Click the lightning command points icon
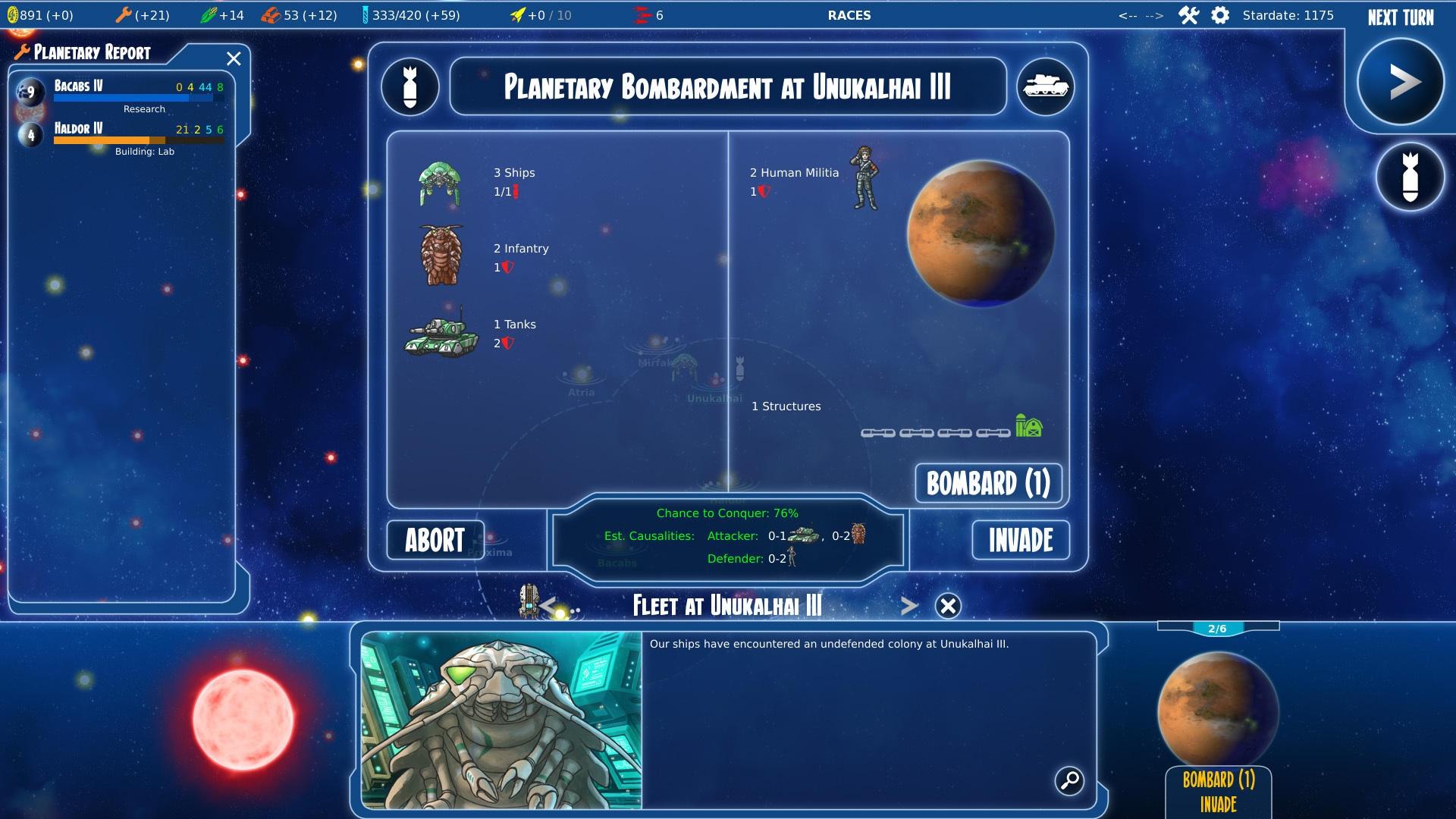 point(519,13)
